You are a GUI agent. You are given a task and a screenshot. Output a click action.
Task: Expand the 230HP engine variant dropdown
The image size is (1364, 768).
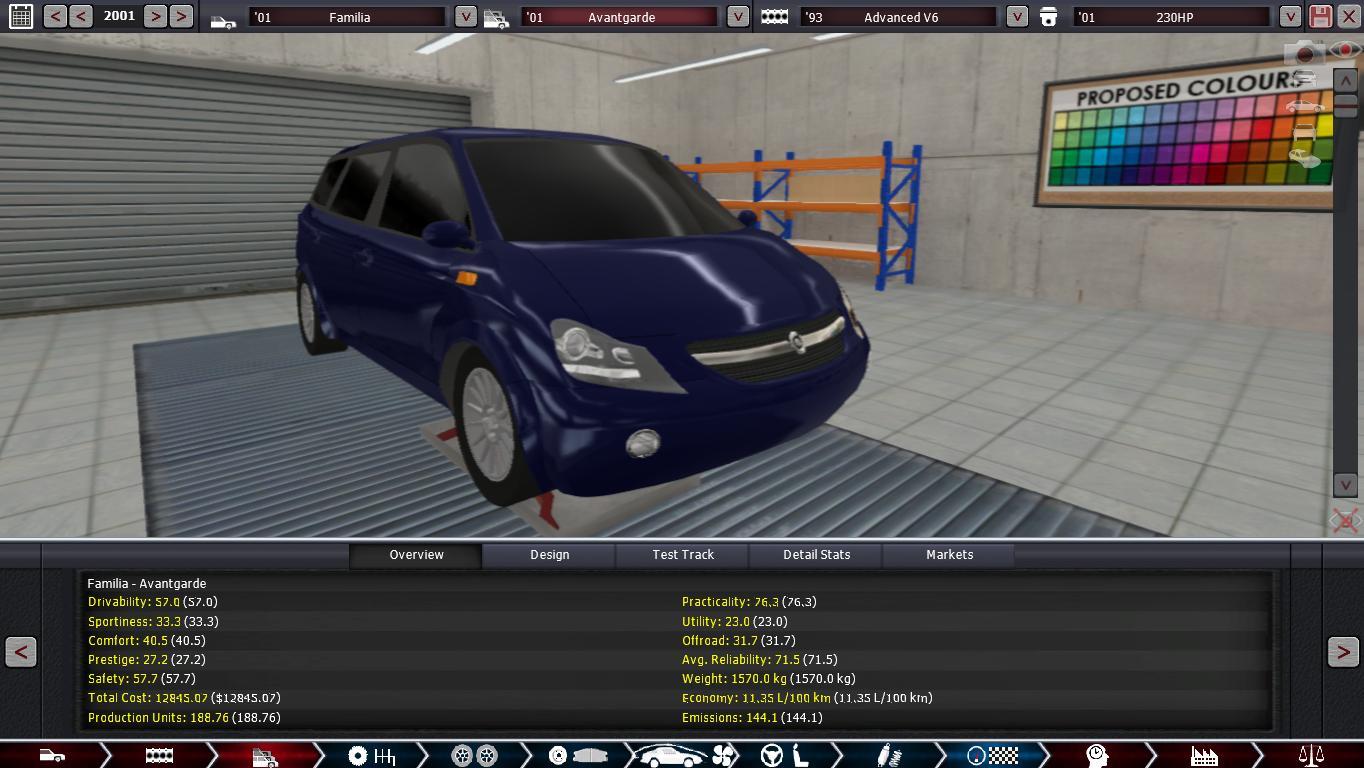click(x=1290, y=17)
